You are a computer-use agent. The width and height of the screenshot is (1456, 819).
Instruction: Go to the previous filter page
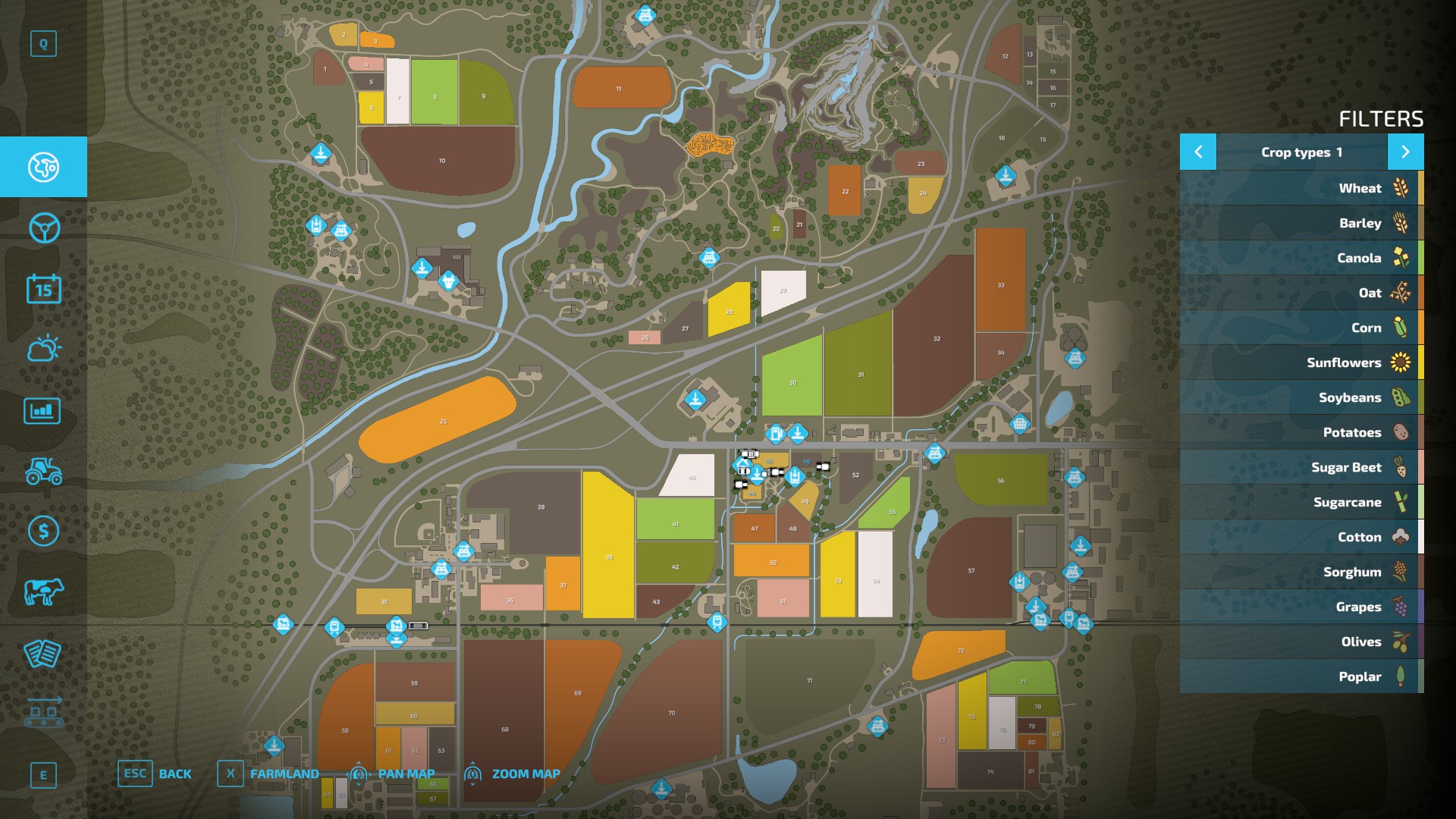coord(1198,152)
